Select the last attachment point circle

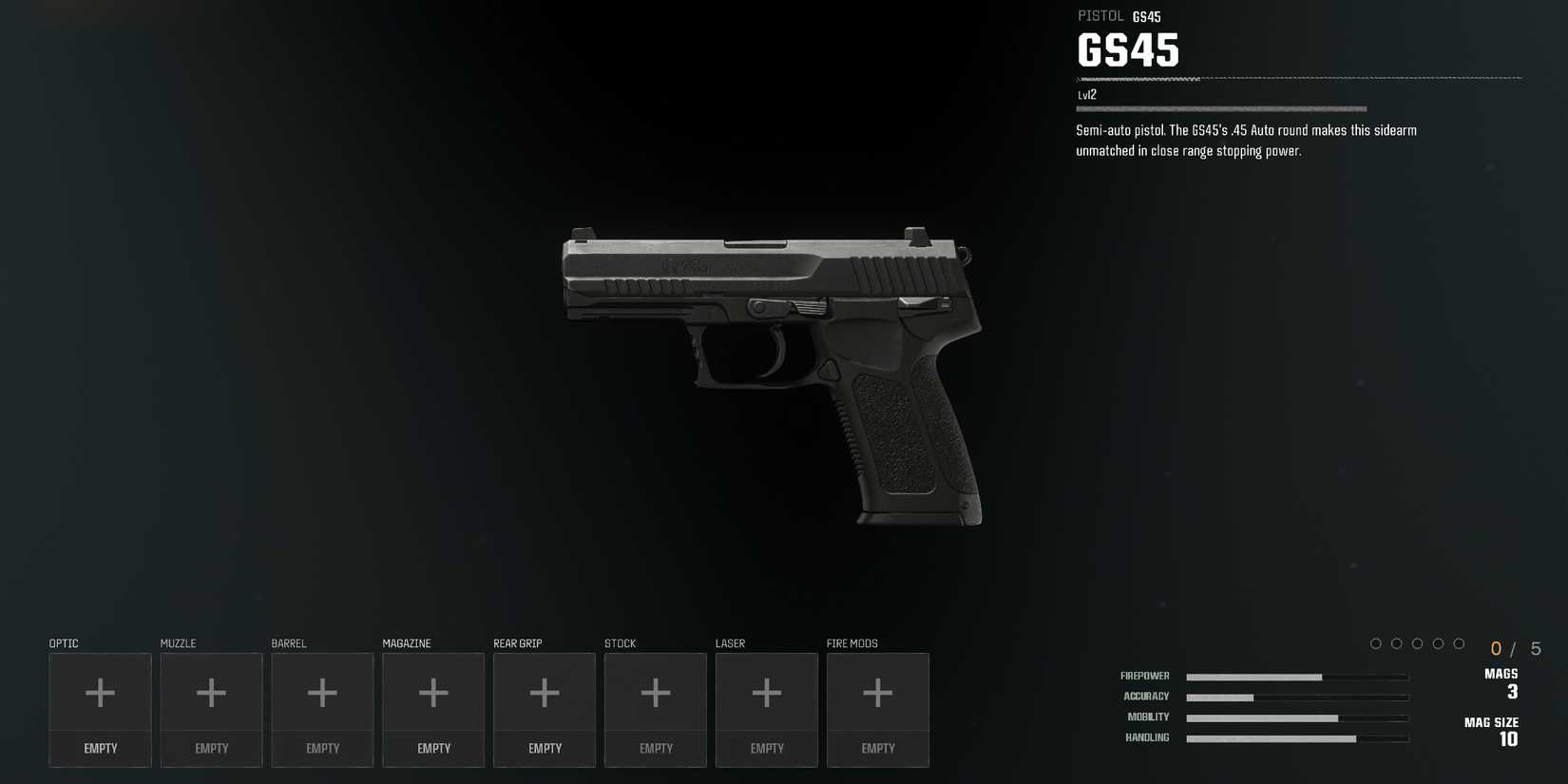pos(1461,643)
